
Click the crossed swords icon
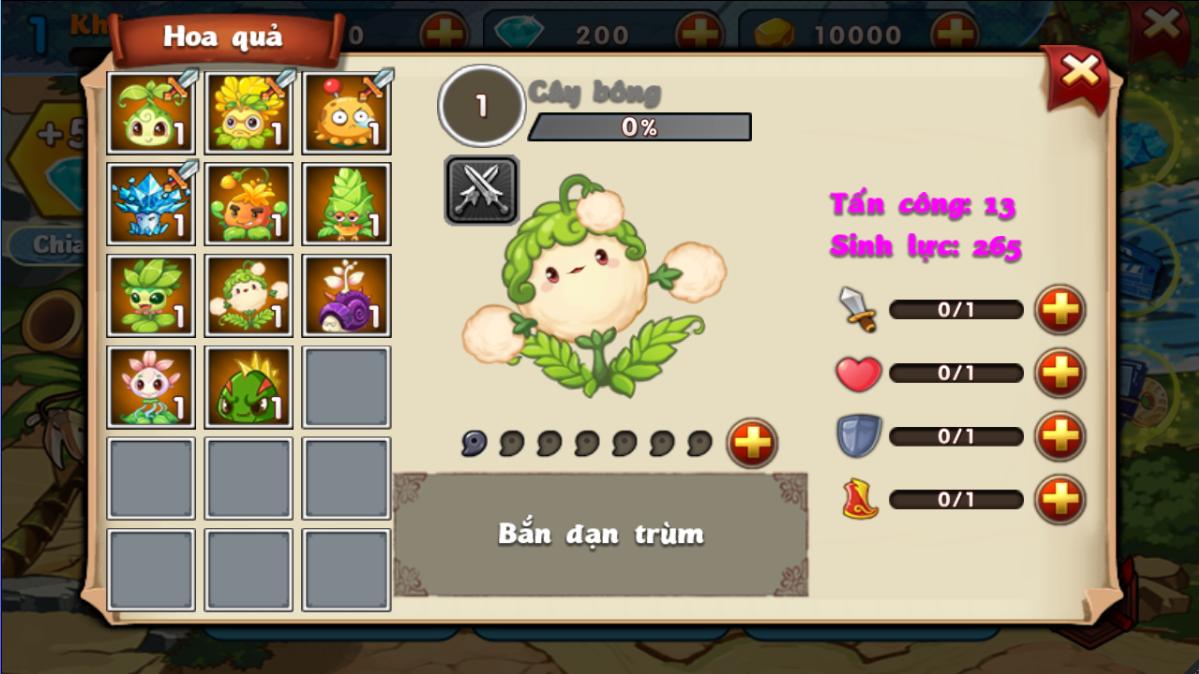tap(481, 190)
